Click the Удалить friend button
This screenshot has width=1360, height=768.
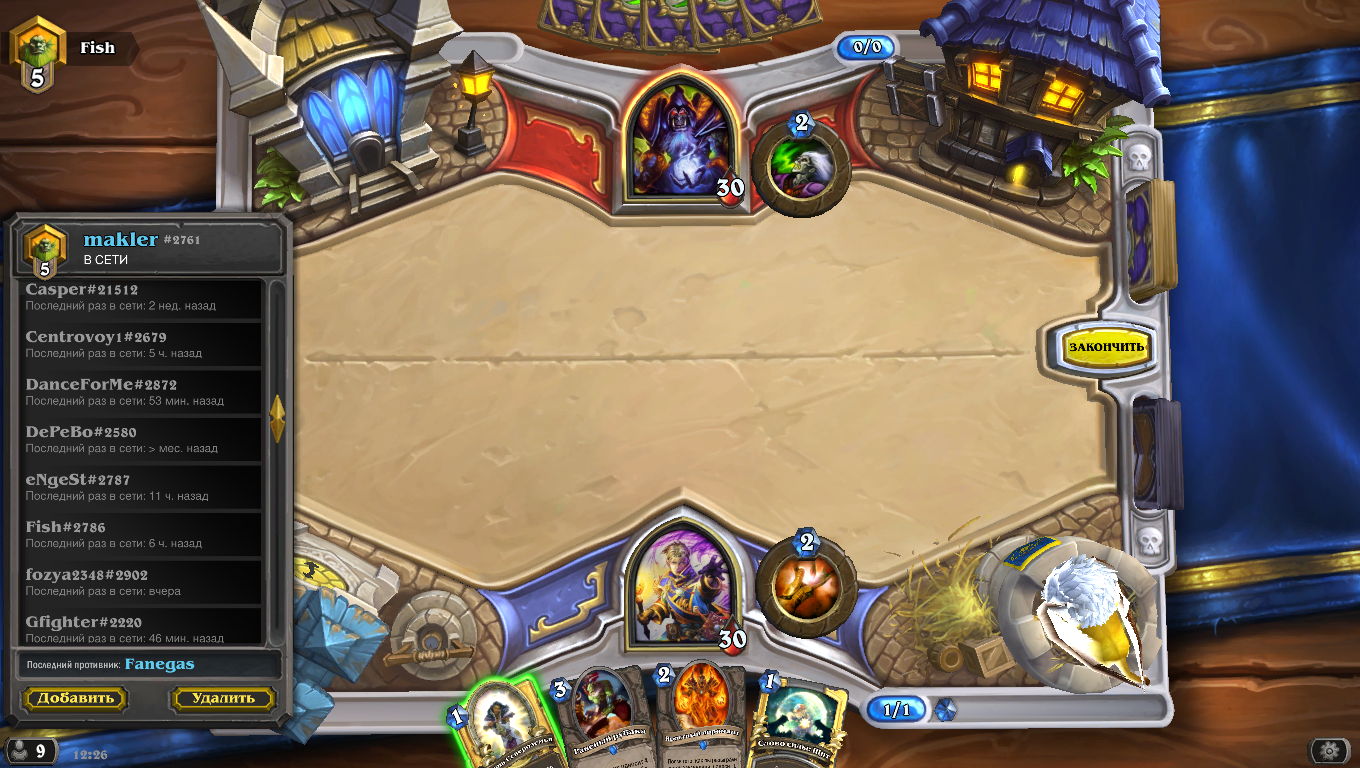222,698
